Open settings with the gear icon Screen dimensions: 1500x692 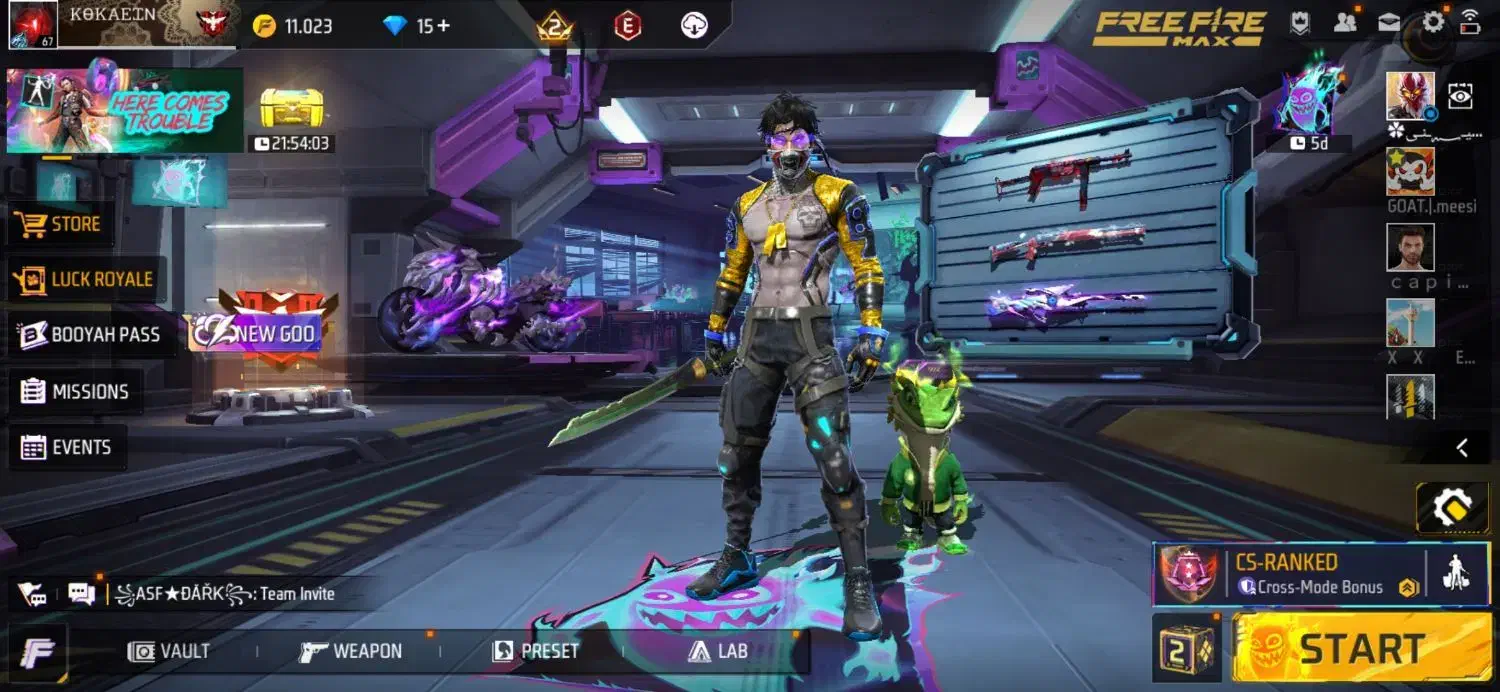coord(1433,22)
